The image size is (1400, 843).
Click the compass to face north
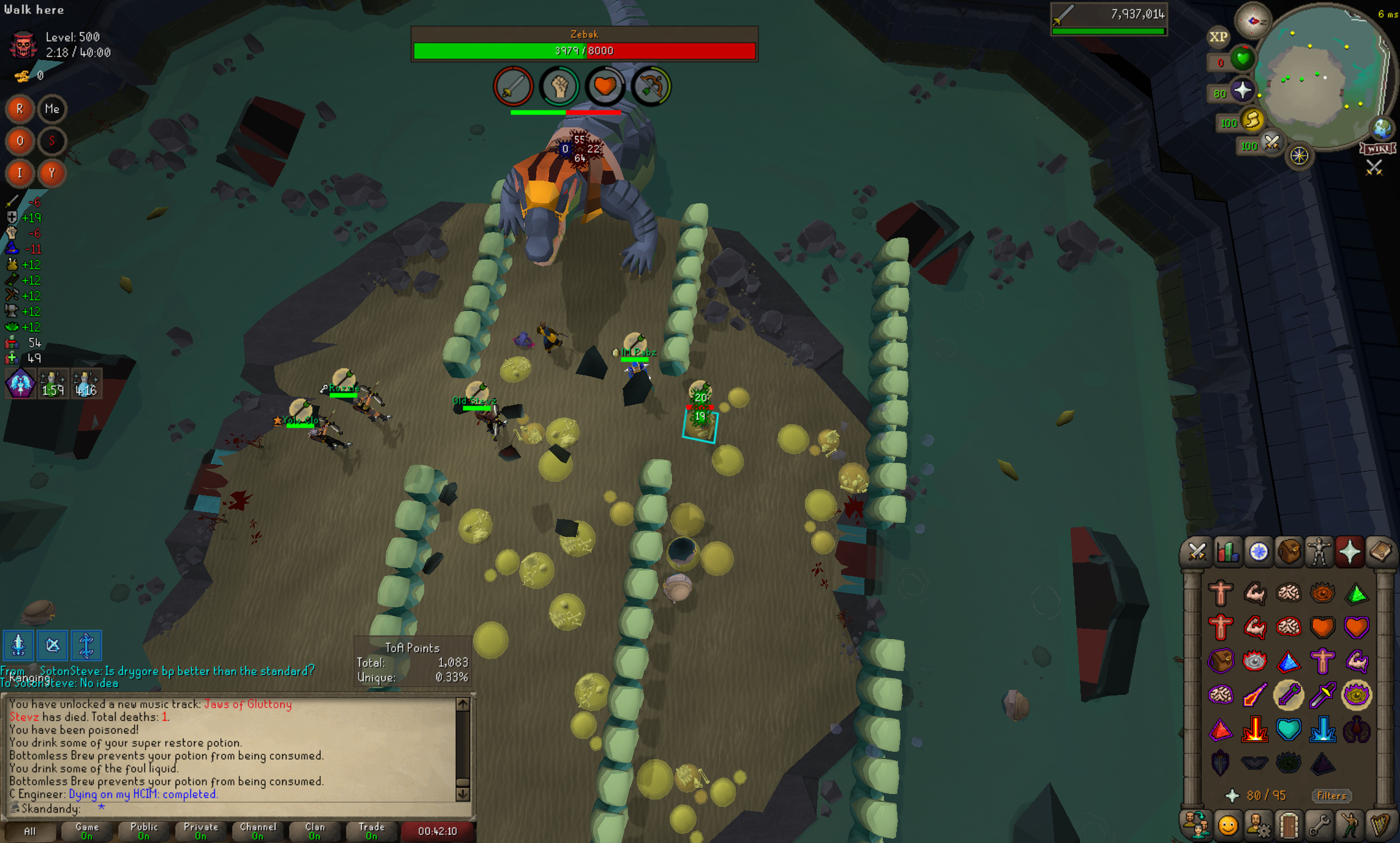point(1252,21)
